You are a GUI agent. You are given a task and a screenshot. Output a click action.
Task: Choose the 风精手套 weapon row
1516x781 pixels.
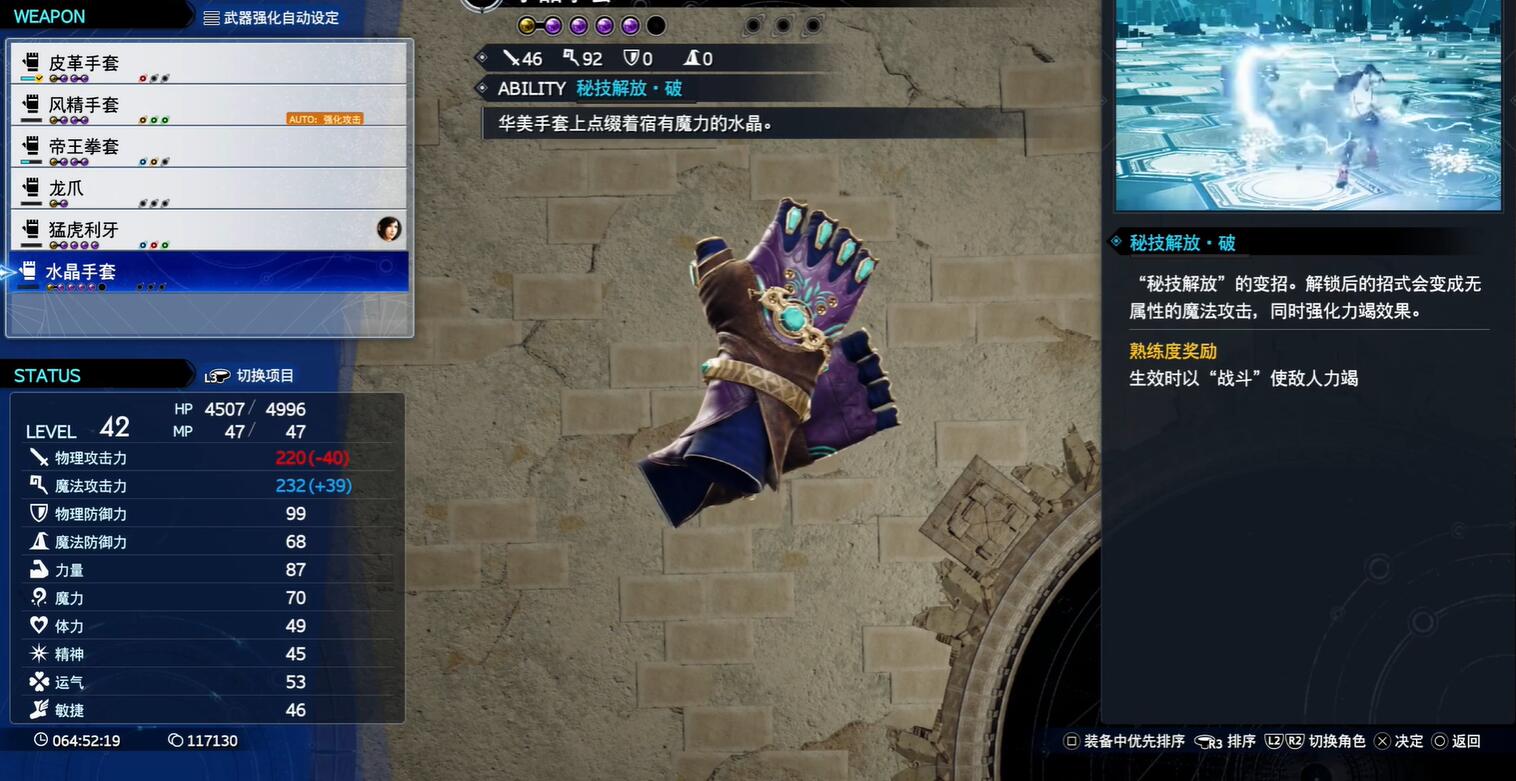click(208, 105)
